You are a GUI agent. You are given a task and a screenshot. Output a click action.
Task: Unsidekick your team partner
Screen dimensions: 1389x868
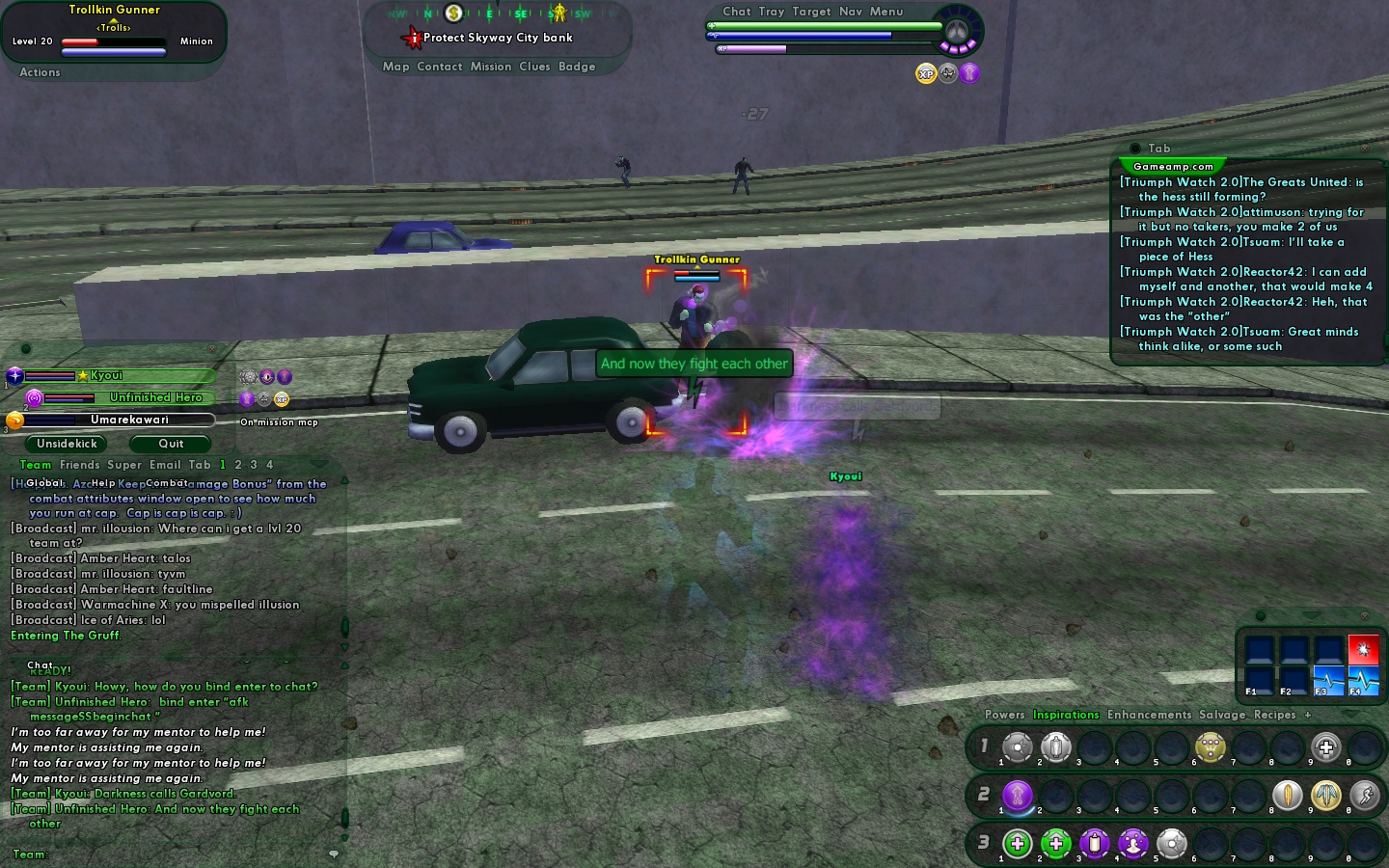(67, 444)
